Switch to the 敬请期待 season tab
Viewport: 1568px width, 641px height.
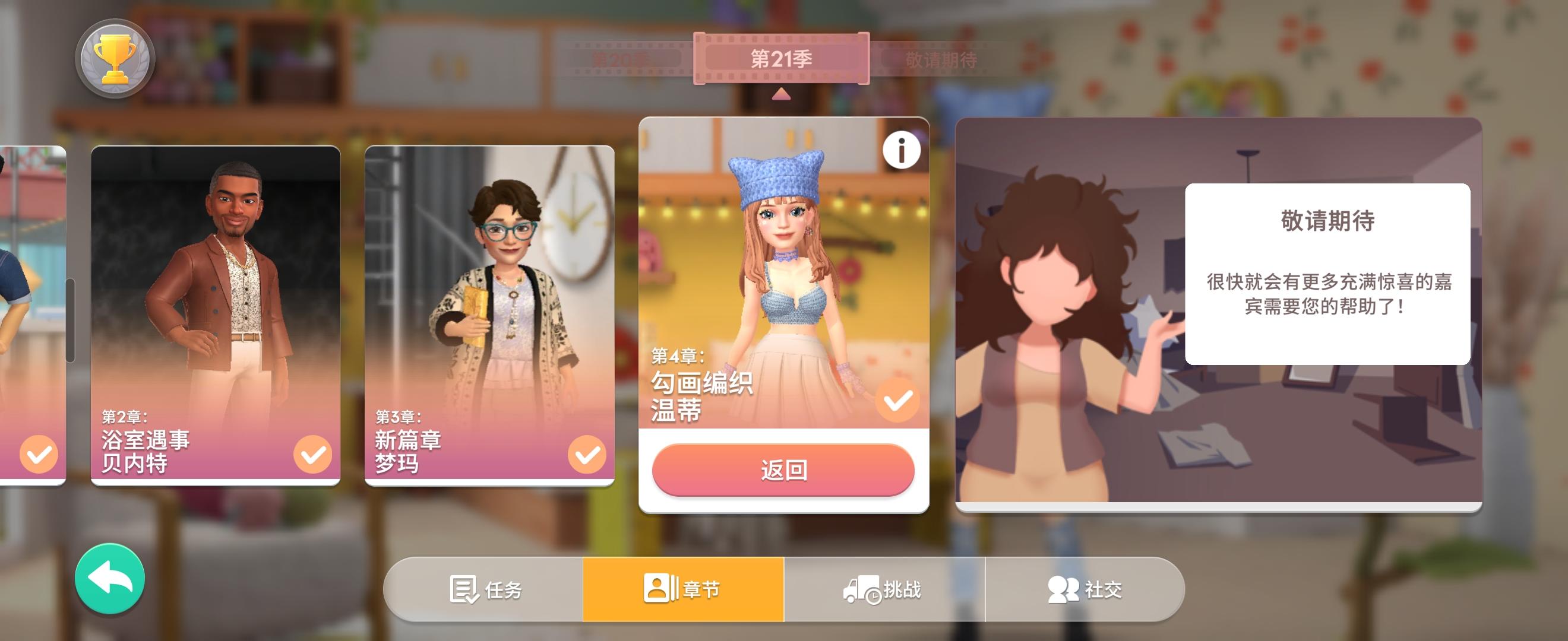point(941,58)
